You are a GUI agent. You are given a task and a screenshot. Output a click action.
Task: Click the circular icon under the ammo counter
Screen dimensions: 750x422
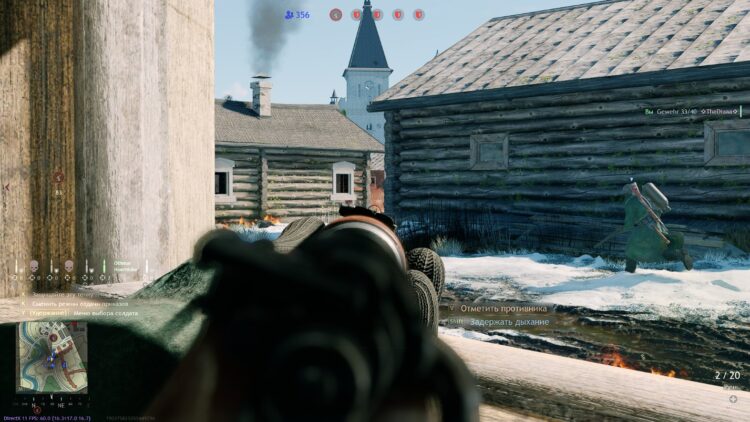pyautogui.click(x=733, y=399)
